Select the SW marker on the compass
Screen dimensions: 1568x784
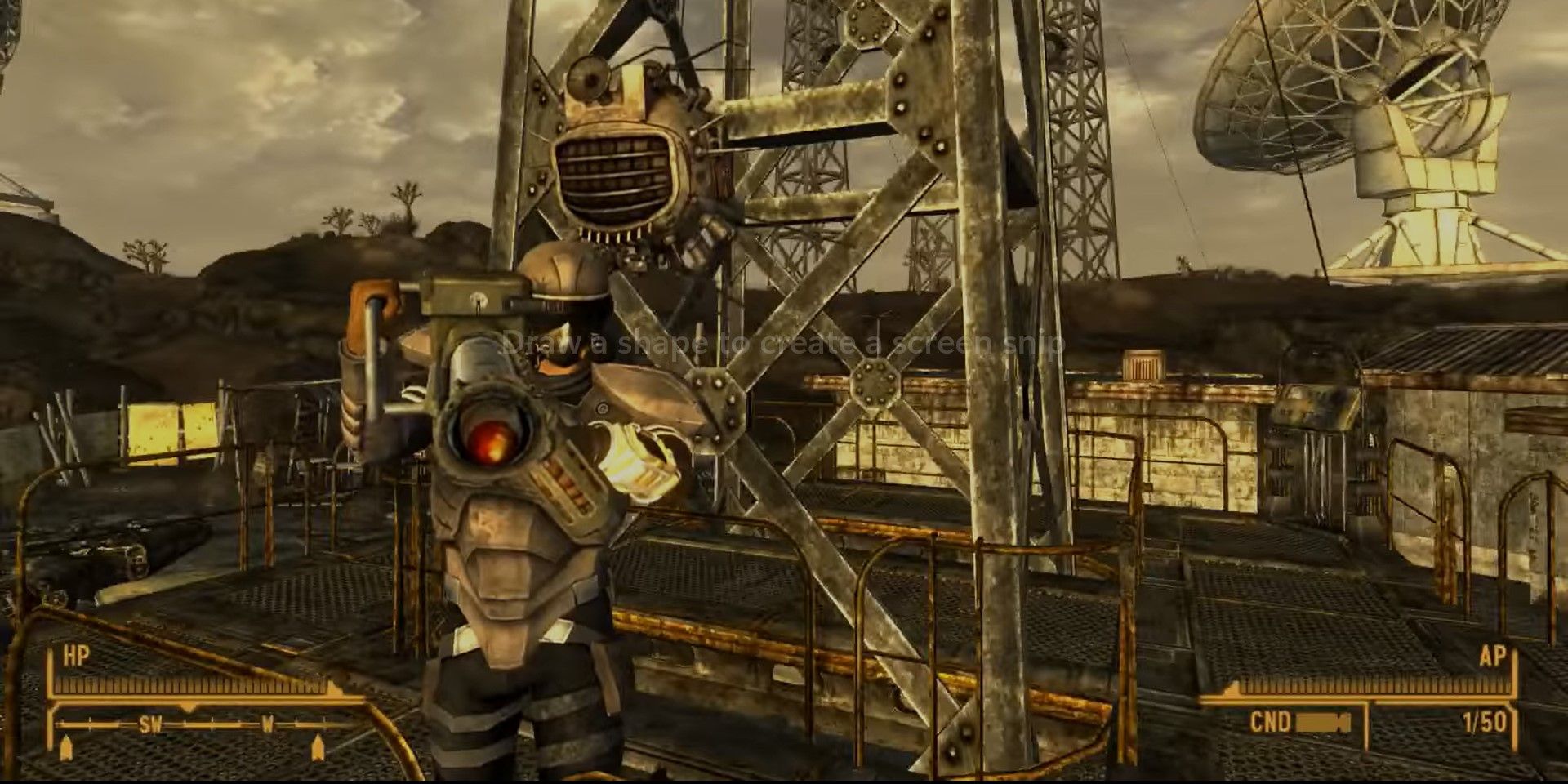point(150,725)
